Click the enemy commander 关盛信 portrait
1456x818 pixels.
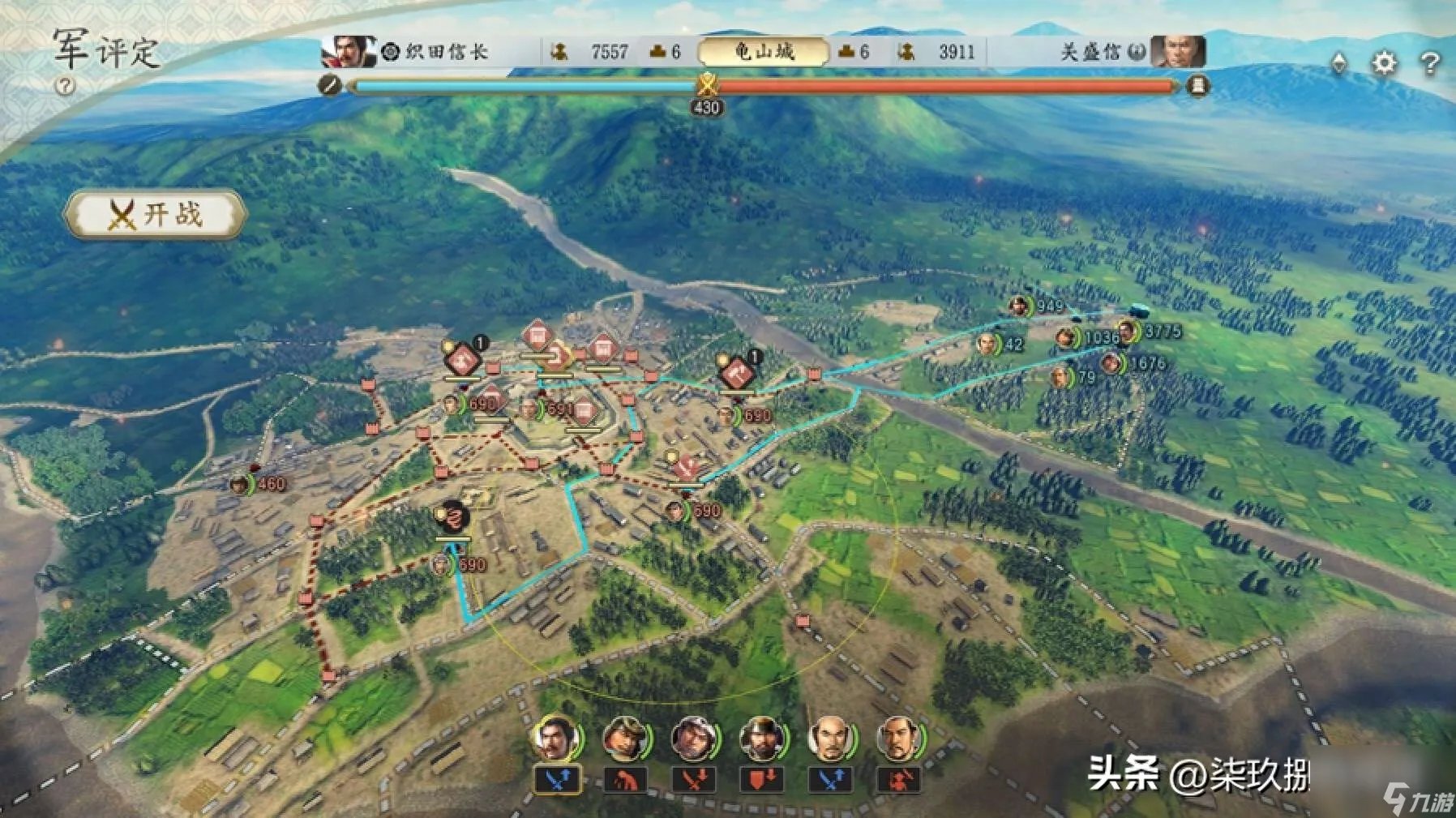[1177, 52]
